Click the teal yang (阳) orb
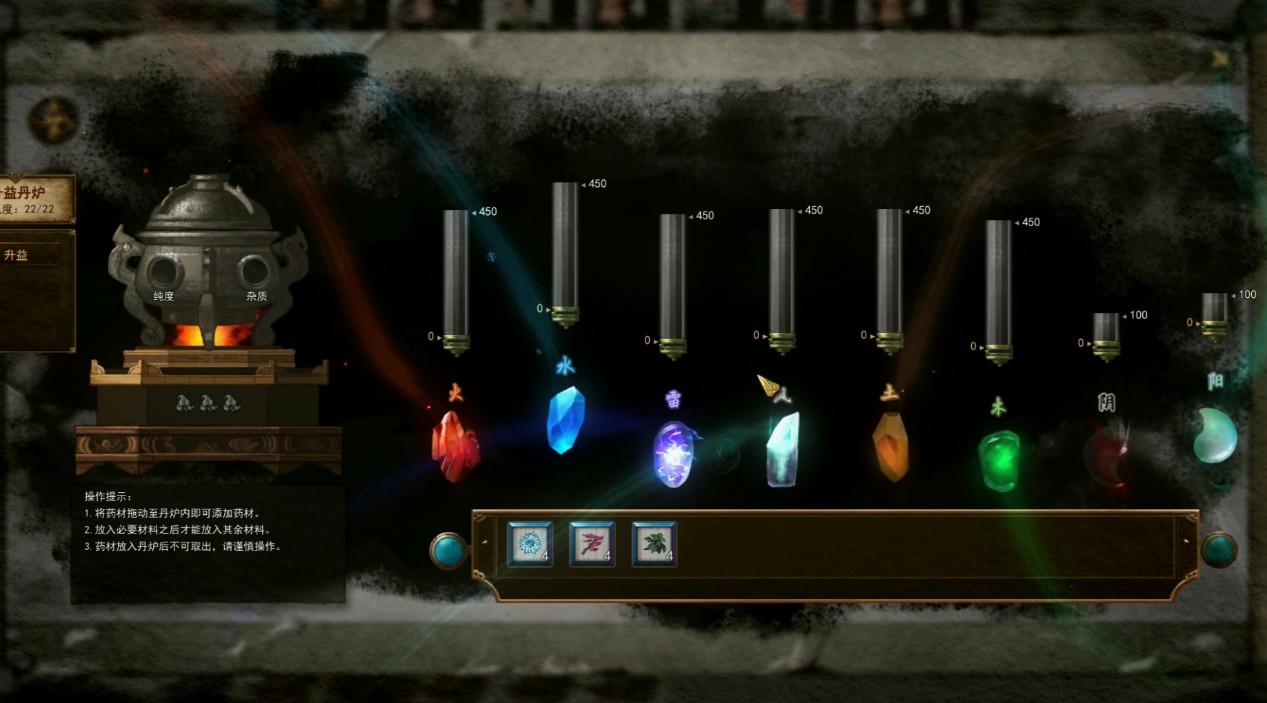This screenshot has height=703, width=1267. pos(1215,436)
